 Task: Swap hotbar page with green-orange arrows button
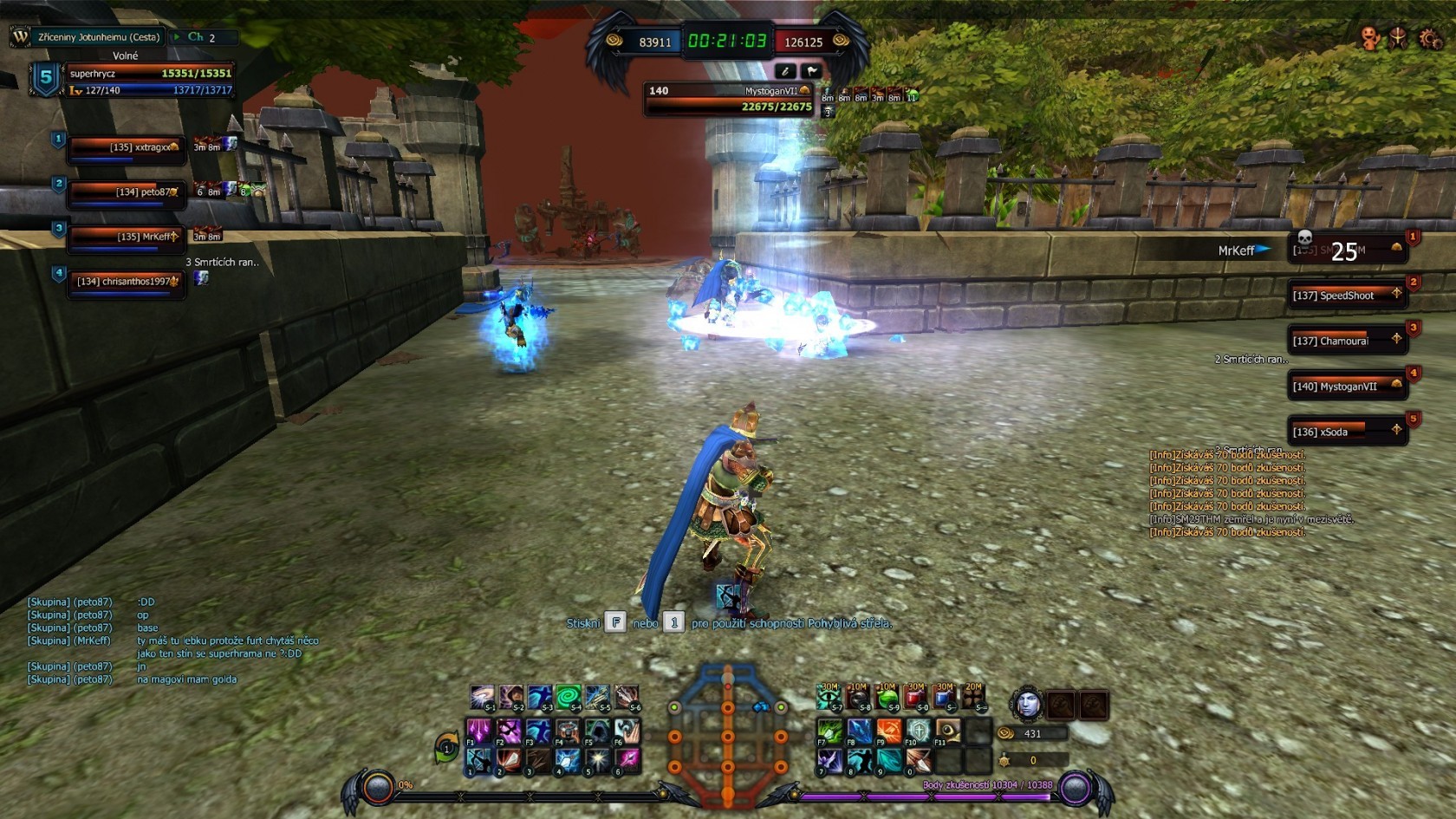pos(447,746)
